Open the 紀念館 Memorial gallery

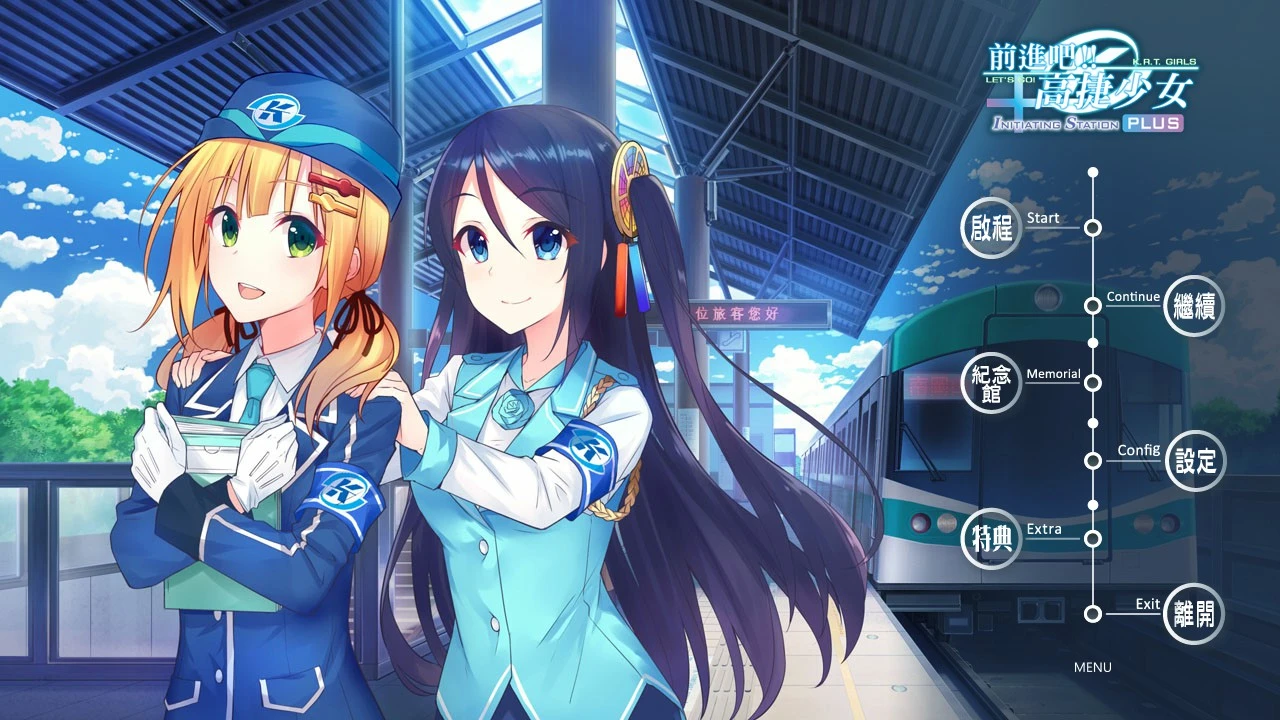(991, 383)
